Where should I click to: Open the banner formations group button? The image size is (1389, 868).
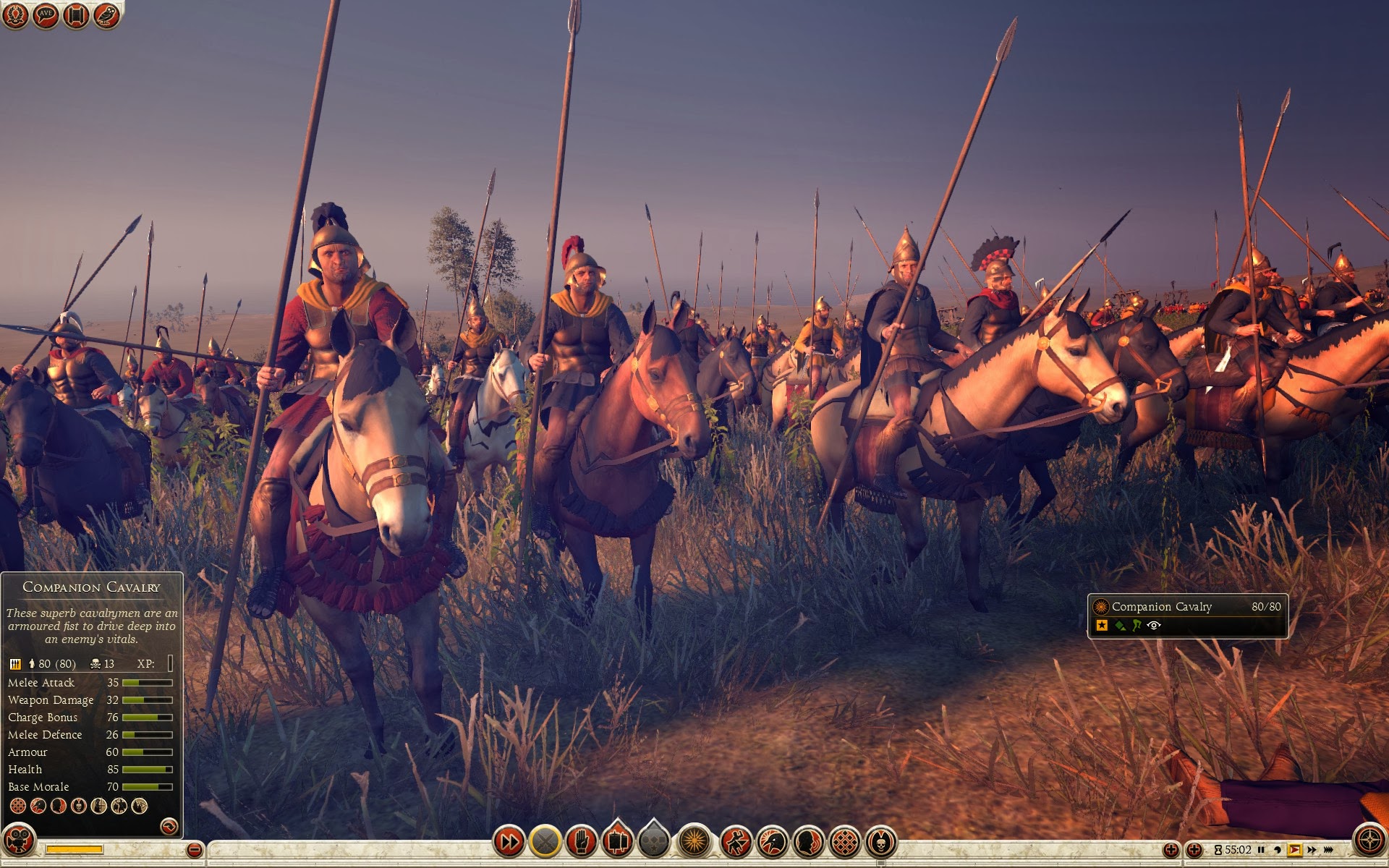pos(617,841)
